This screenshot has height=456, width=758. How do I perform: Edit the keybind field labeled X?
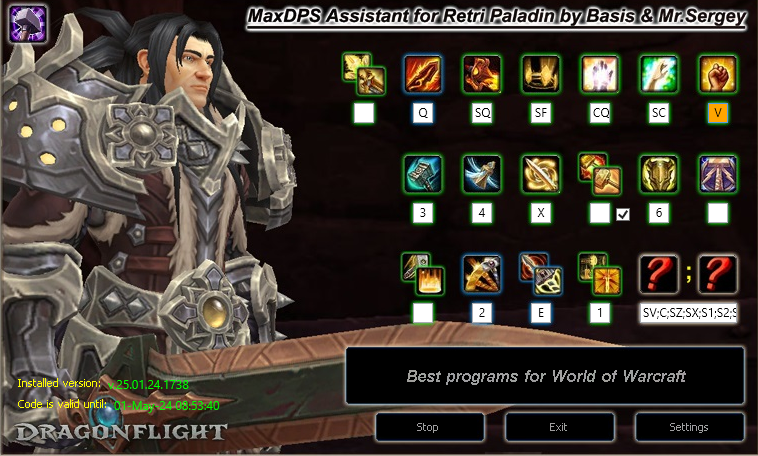click(x=541, y=213)
